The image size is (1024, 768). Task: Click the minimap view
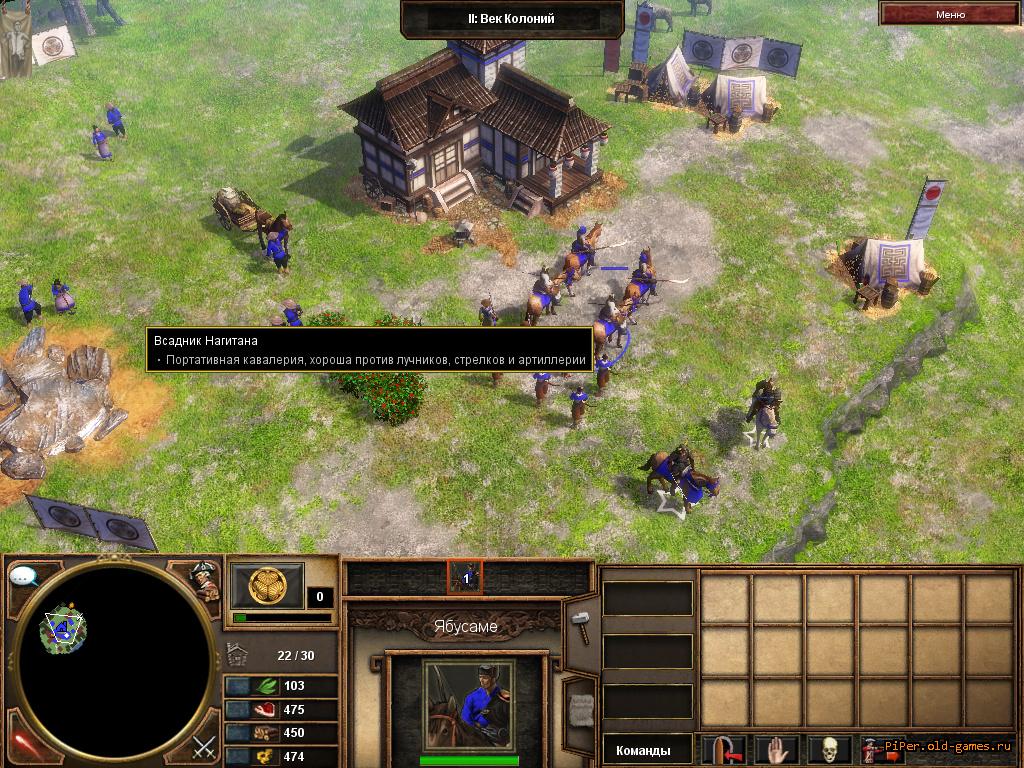(115, 658)
